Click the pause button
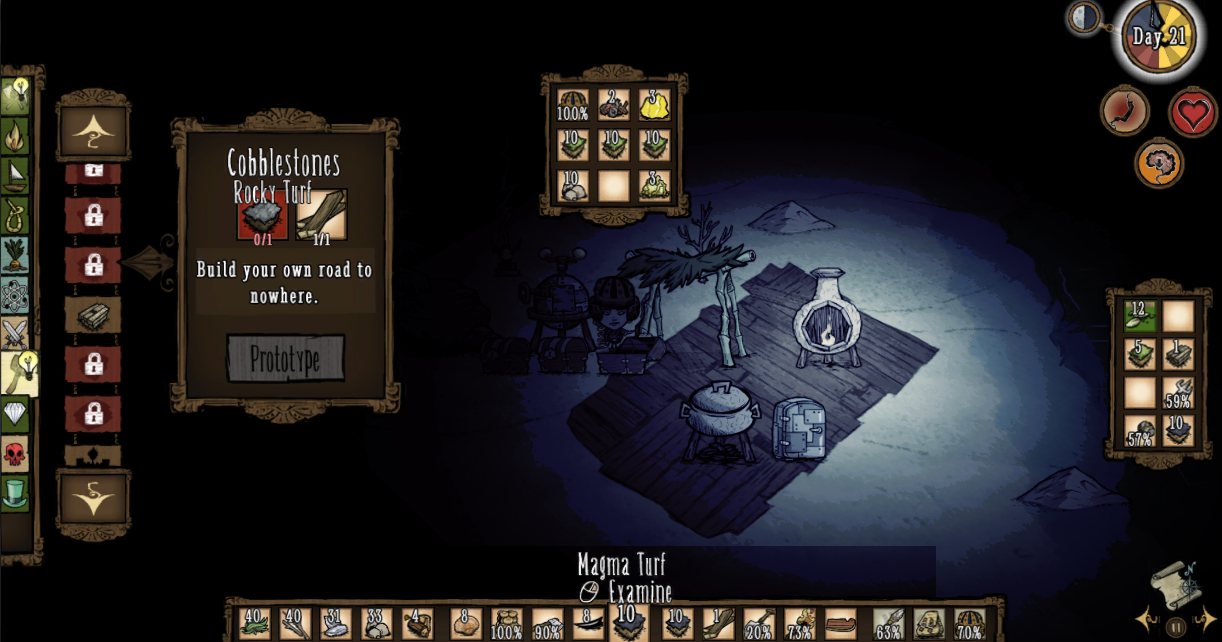This screenshot has width=1222, height=642. 1176,628
